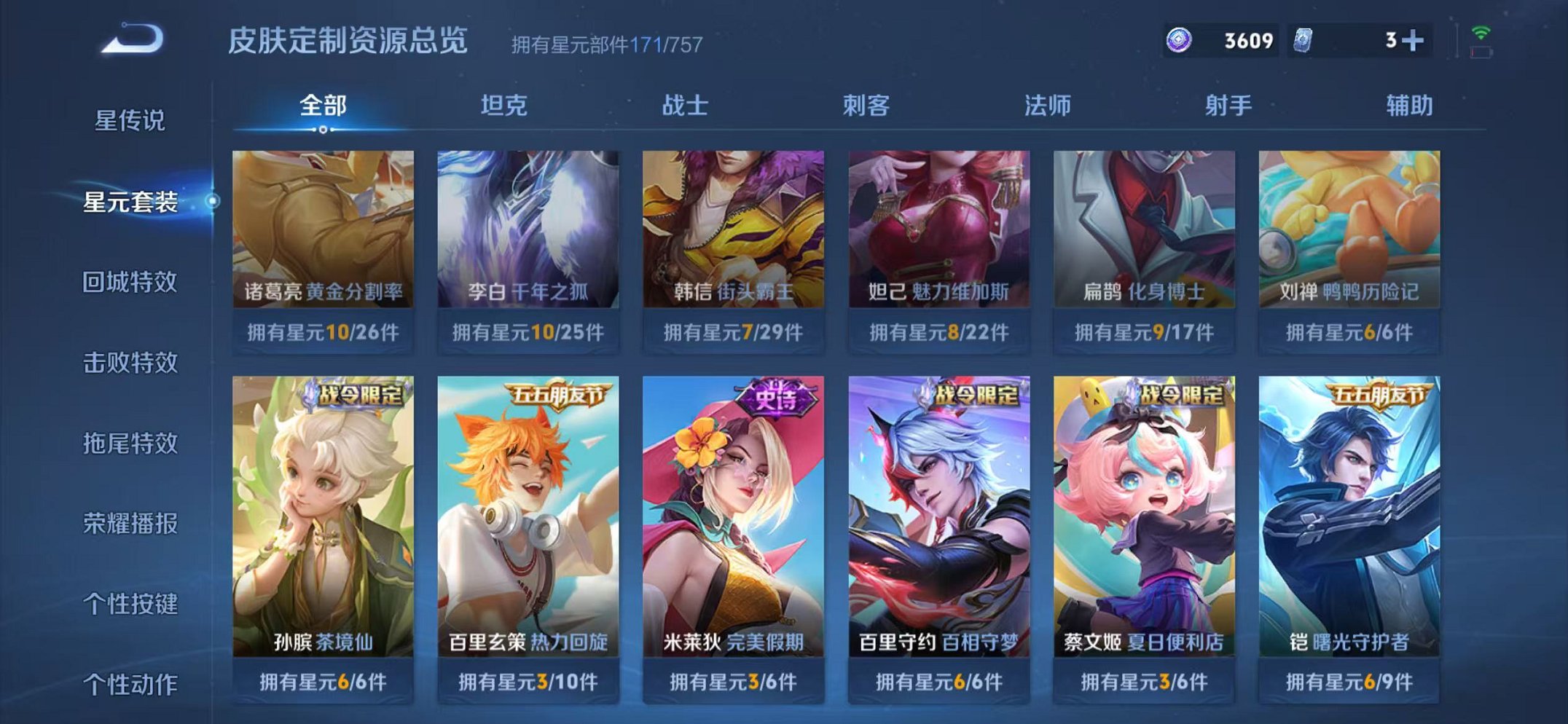Open the 法师 category tab
The height and width of the screenshot is (724, 1568).
(1047, 106)
